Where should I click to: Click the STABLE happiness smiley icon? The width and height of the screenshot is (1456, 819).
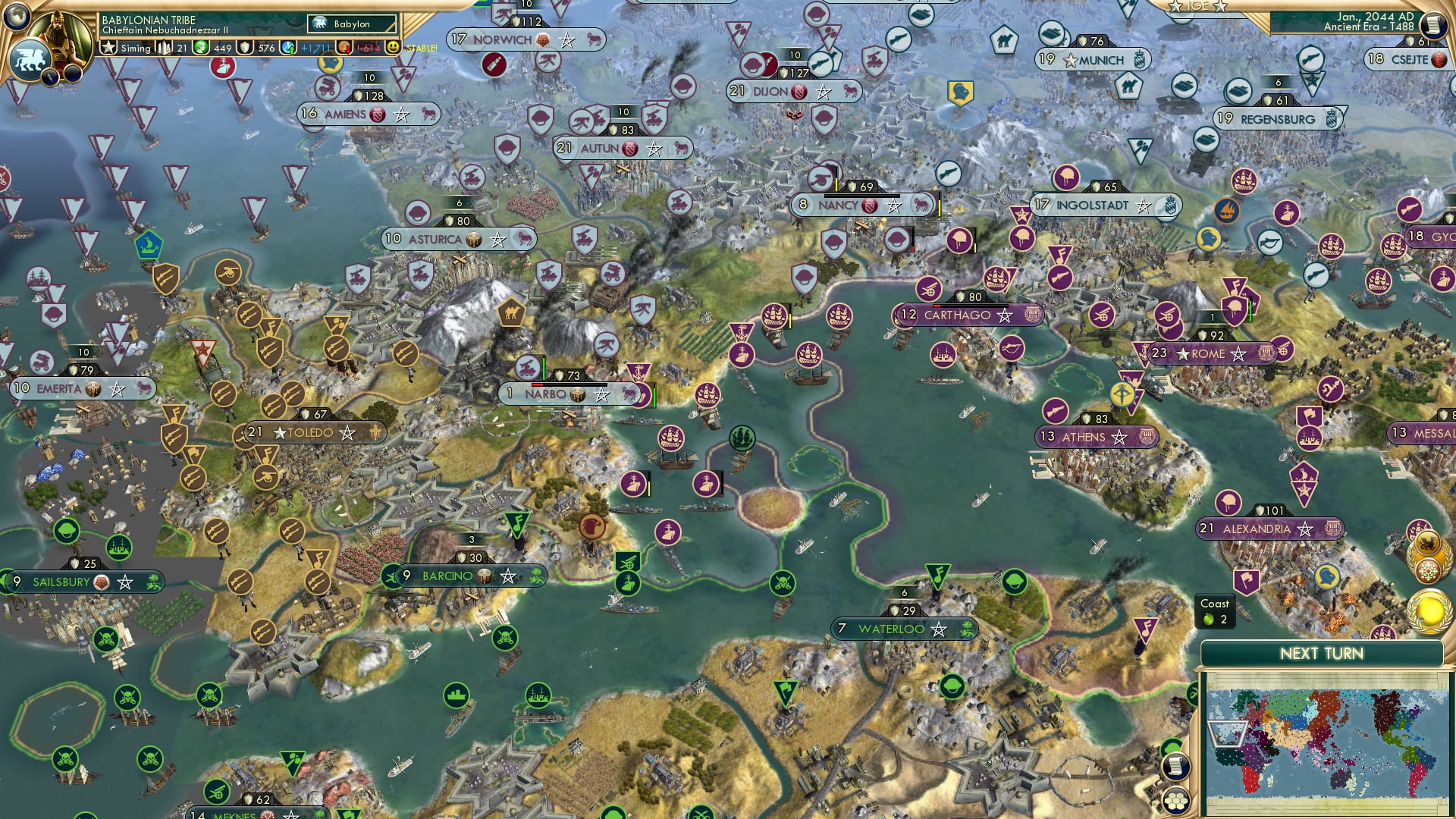point(392,47)
